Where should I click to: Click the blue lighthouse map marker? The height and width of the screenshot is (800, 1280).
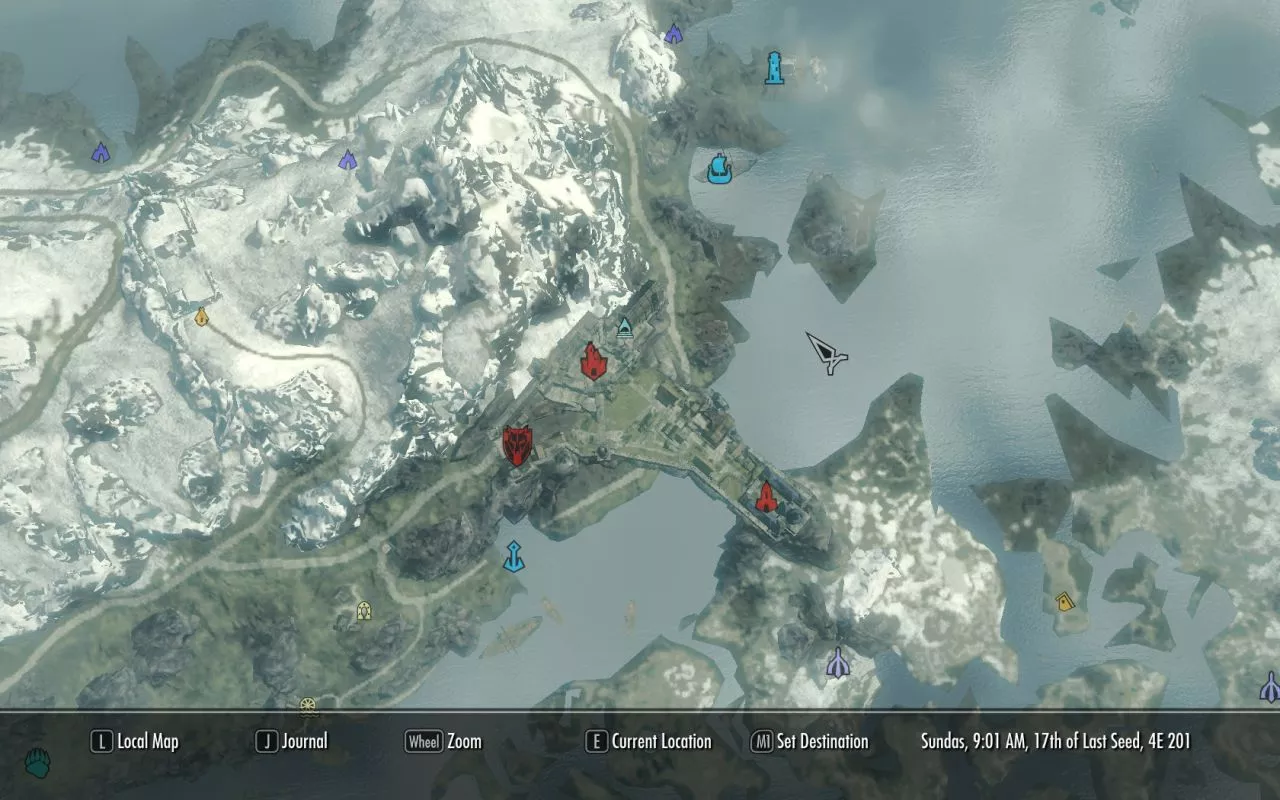coord(773,68)
